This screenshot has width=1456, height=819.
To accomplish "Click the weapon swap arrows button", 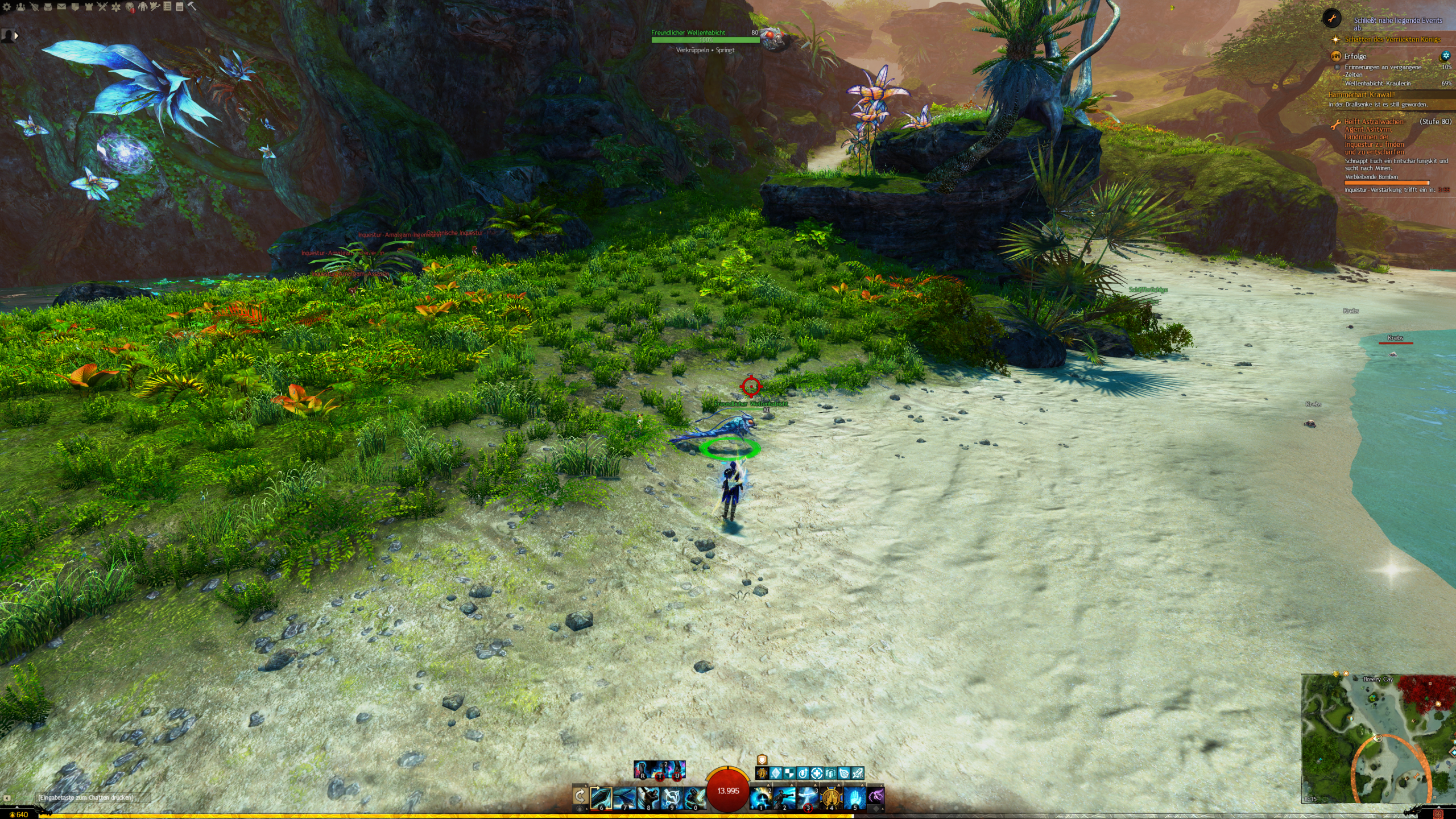I will coord(580,796).
